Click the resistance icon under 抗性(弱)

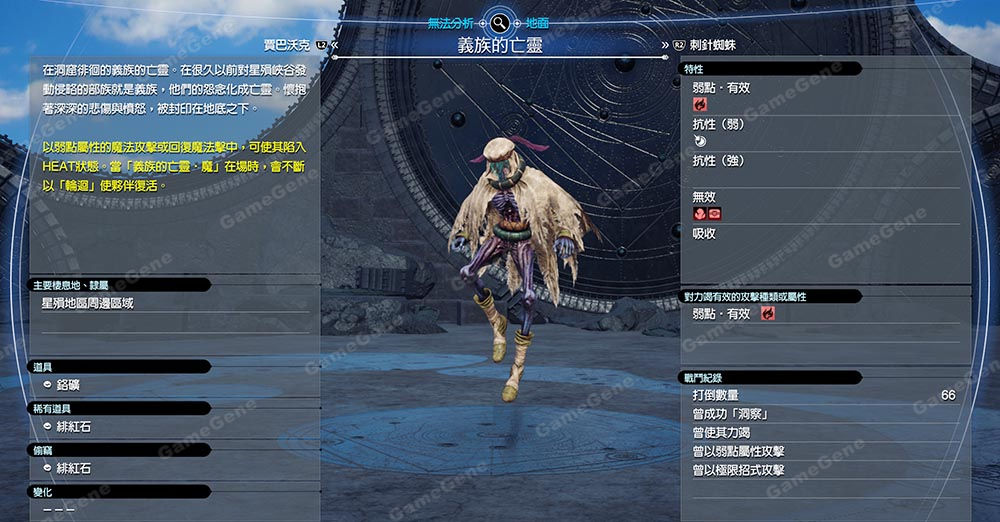coord(700,142)
